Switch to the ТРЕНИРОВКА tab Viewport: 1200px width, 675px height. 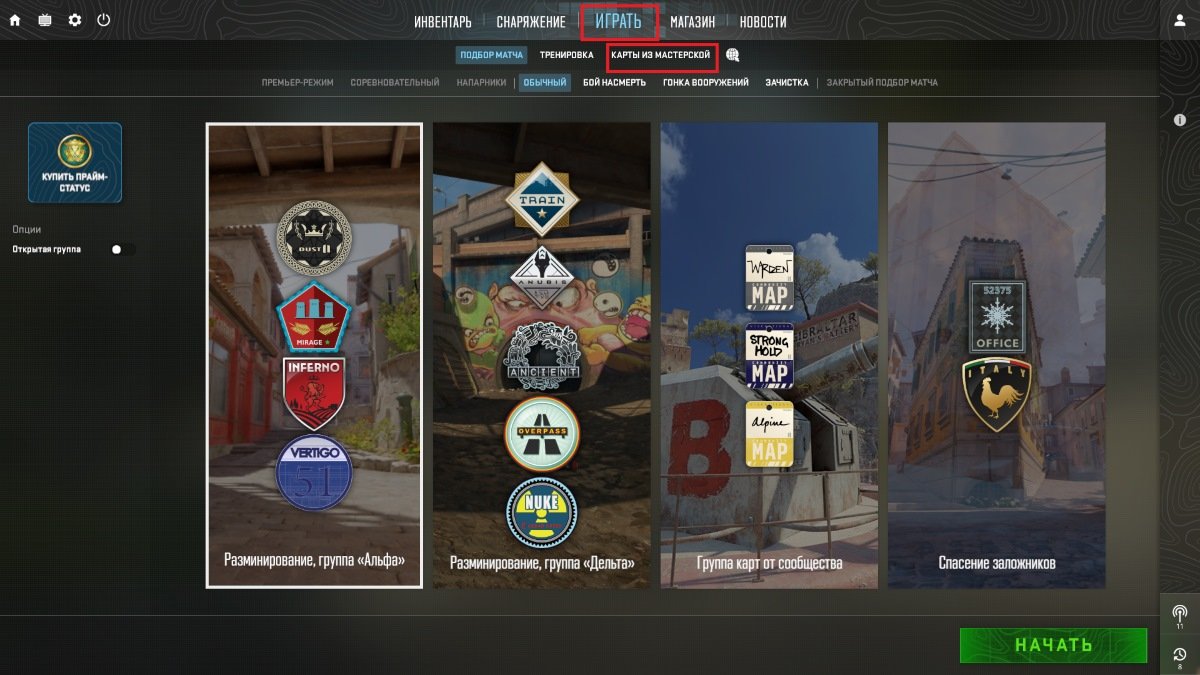click(x=567, y=55)
